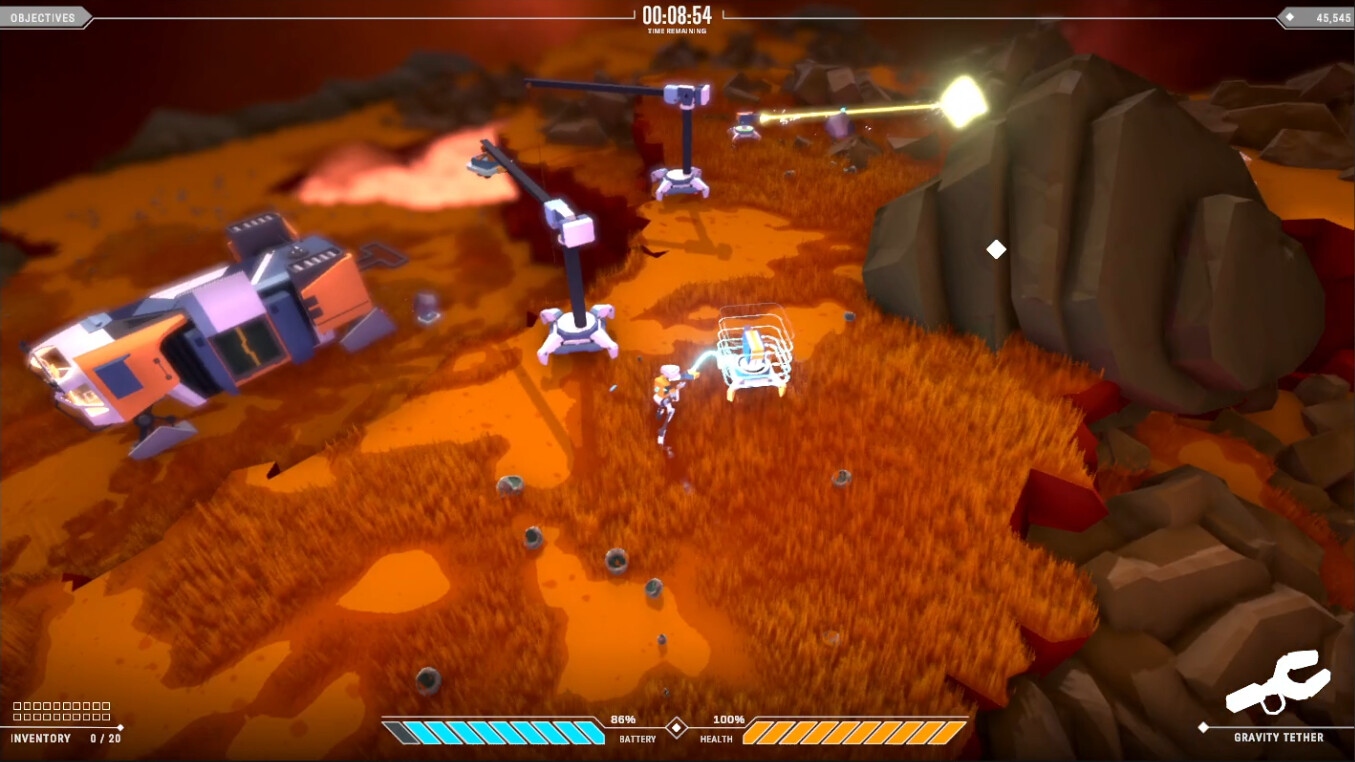Expand the inventory grid above INVENTORY label

pos(60,710)
